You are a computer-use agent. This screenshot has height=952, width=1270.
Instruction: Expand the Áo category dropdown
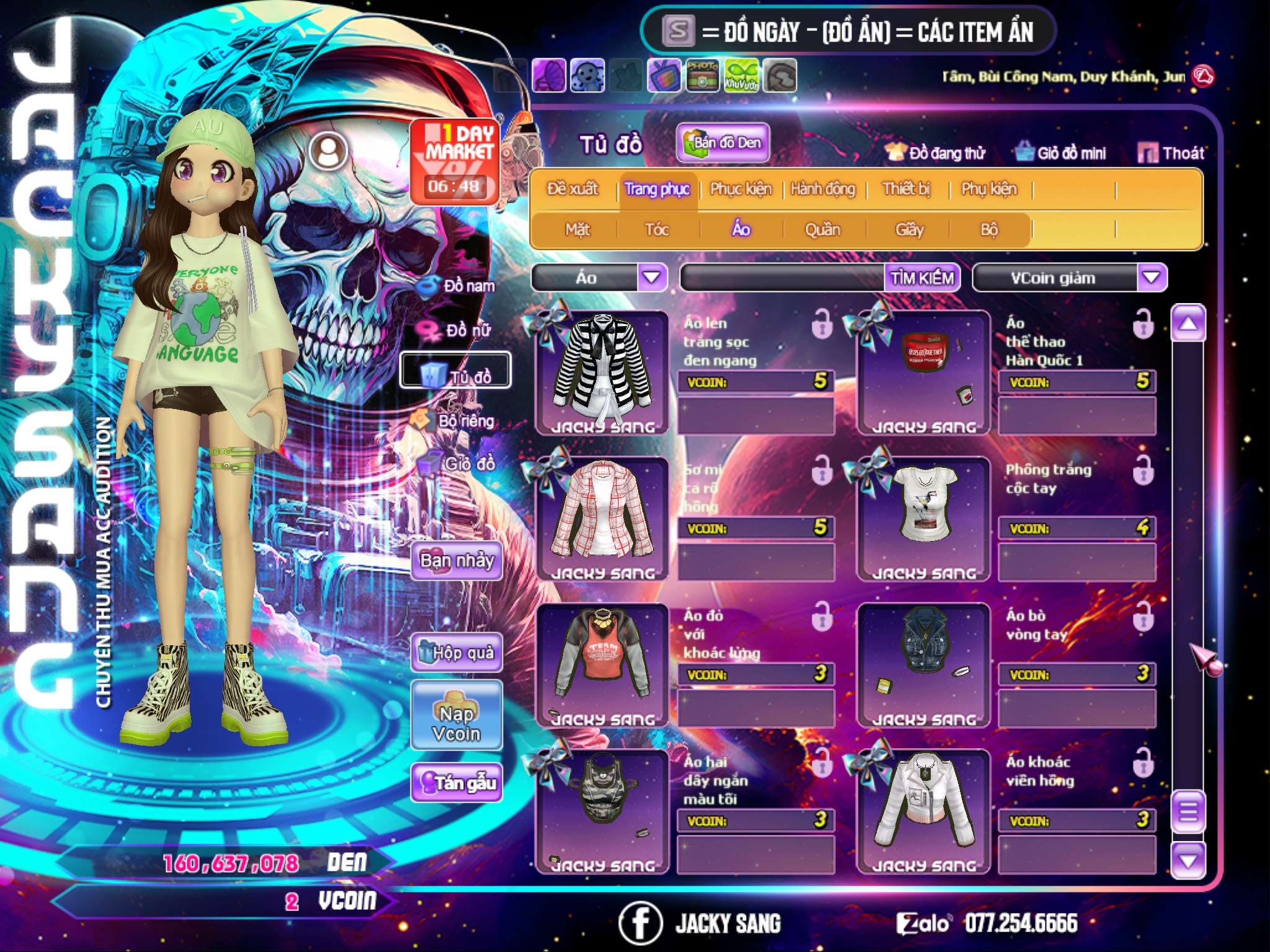tap(651, 277)
